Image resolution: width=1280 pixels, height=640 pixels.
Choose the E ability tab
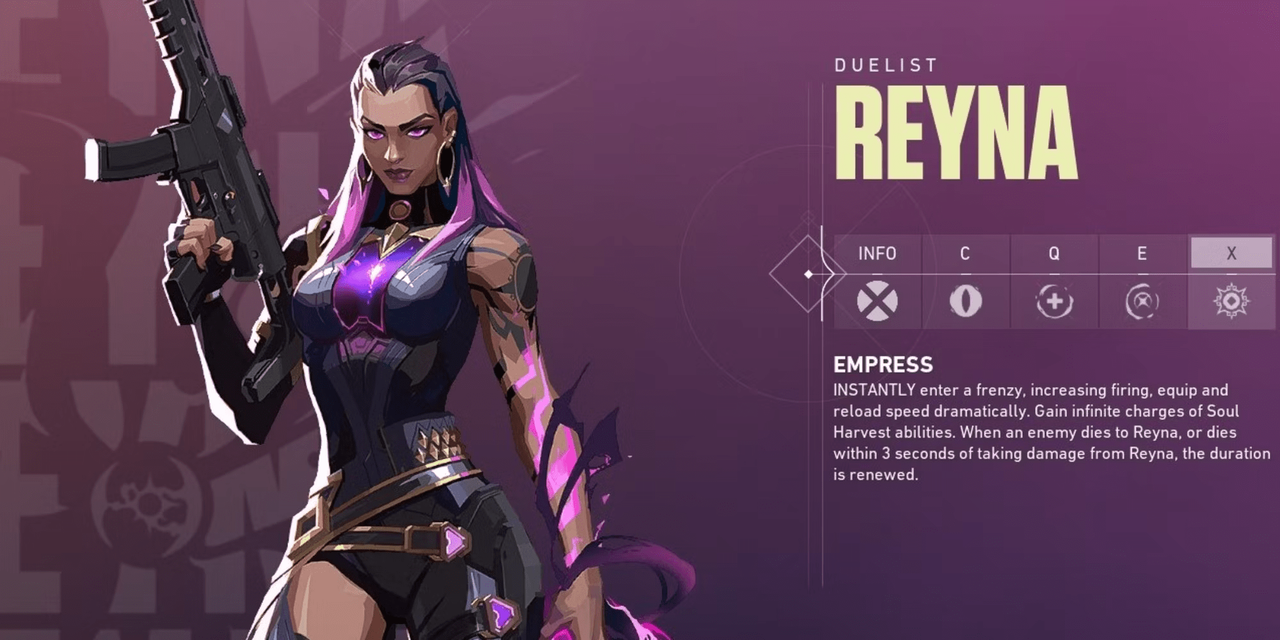[x=1142, y=254]
